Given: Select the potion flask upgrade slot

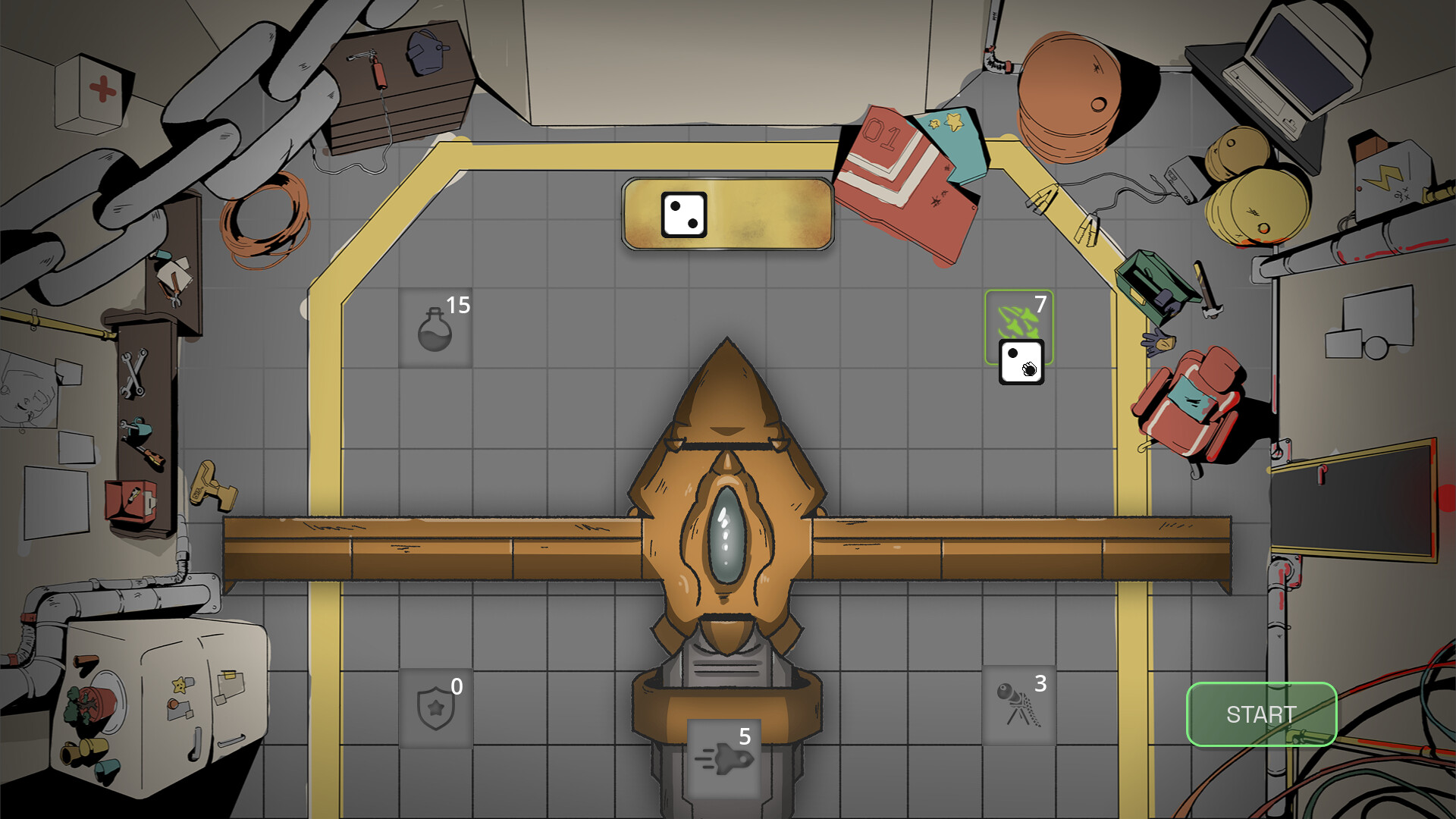Looking at the screenshot, I should 435,328.
